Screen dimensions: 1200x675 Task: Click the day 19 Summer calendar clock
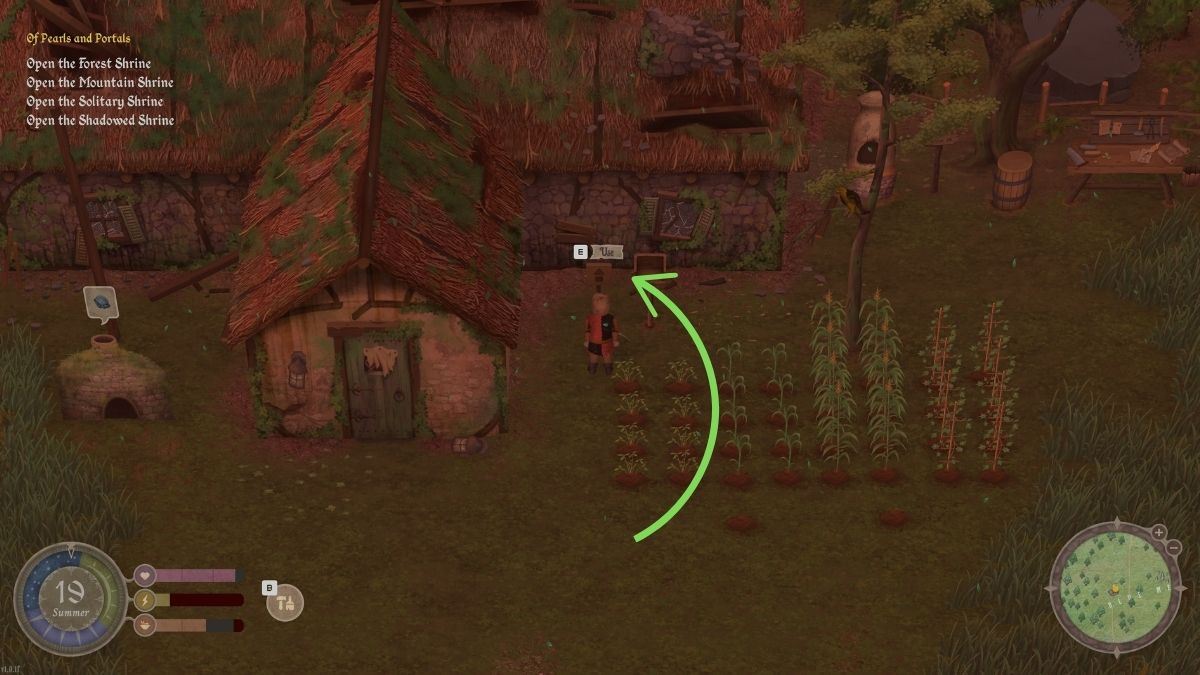(70, 600)
